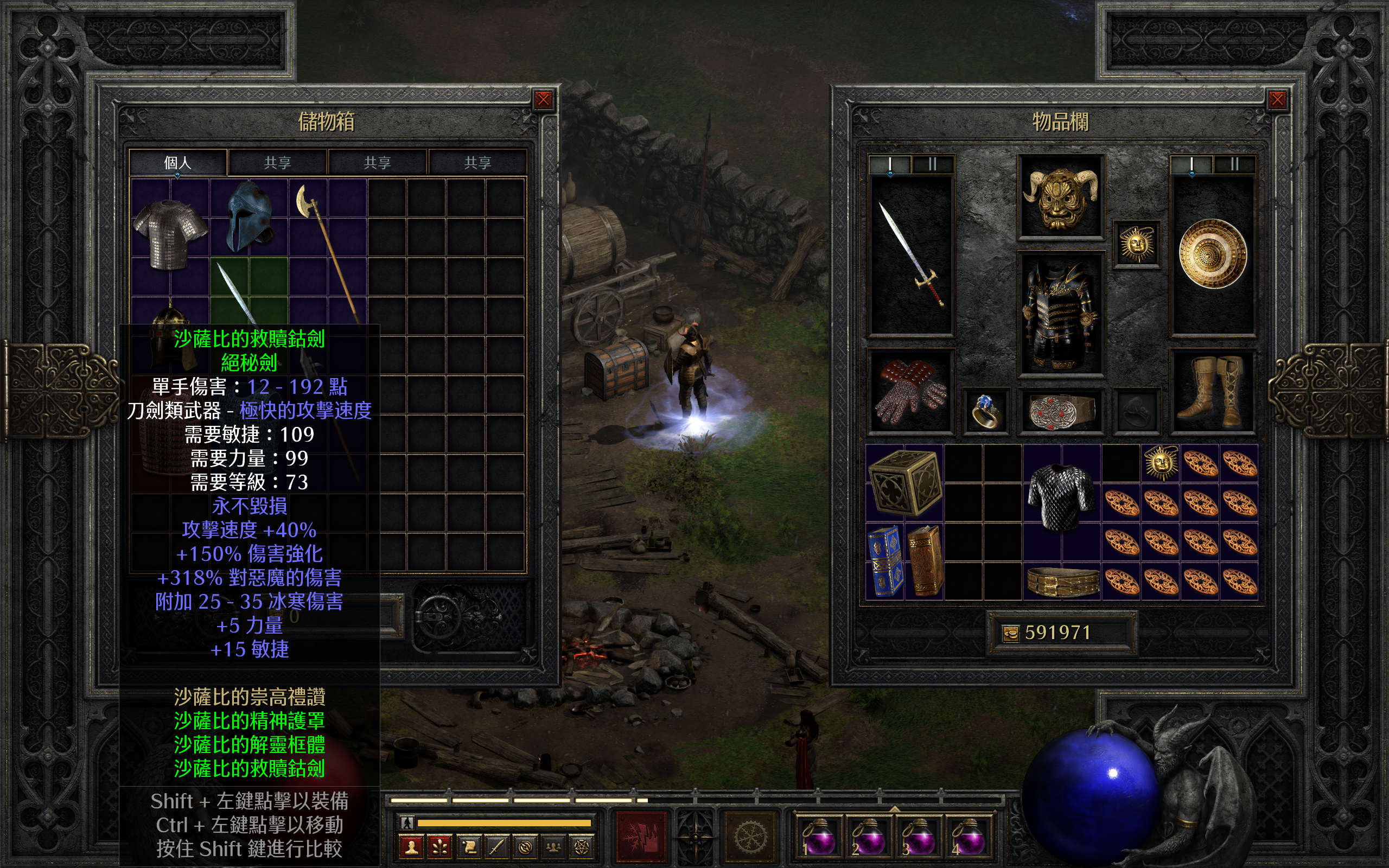Open the Horadric Cube in inventory

tap(904, 482)
